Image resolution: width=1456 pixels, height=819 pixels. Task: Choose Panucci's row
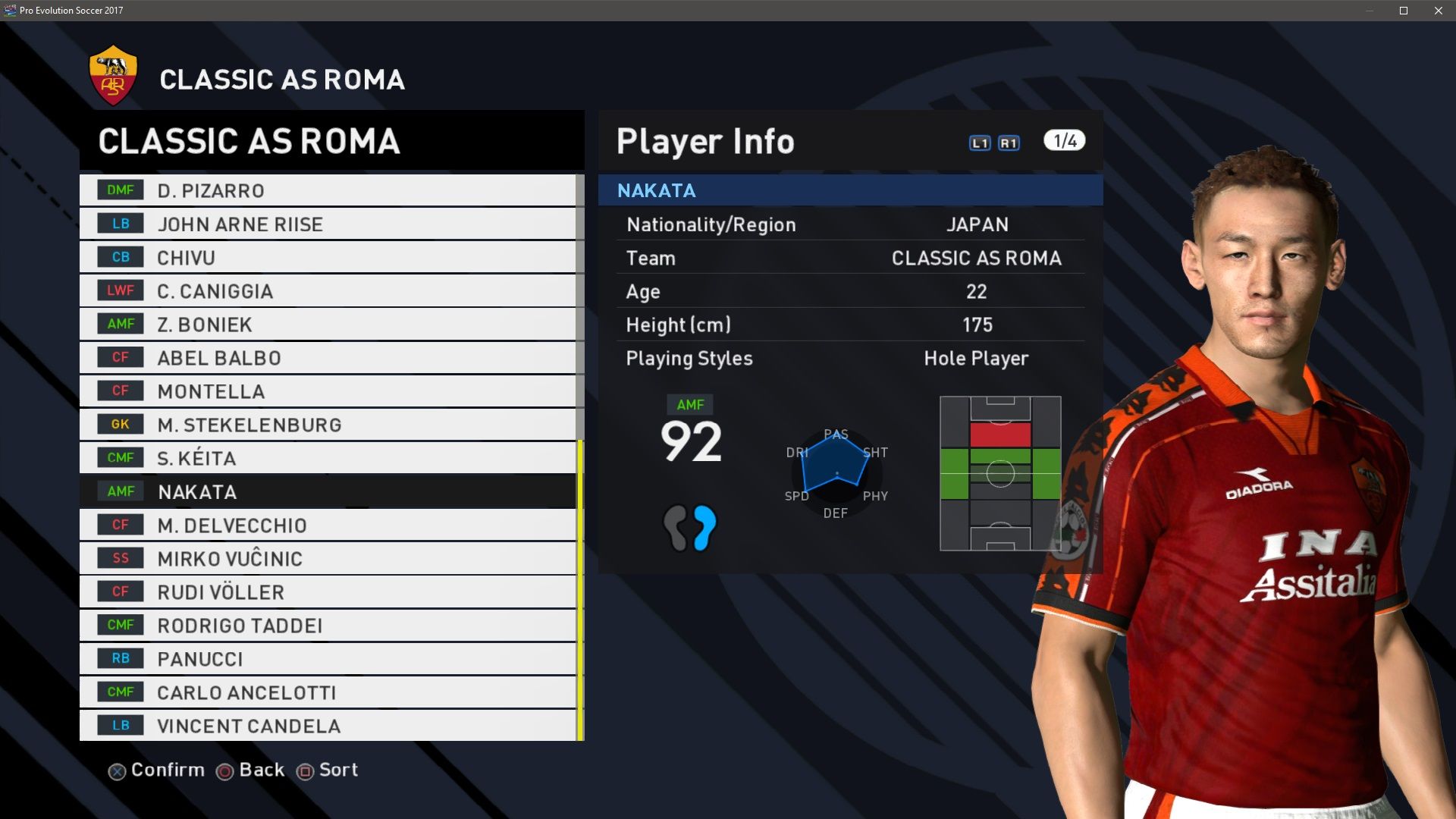pos(328,658)
